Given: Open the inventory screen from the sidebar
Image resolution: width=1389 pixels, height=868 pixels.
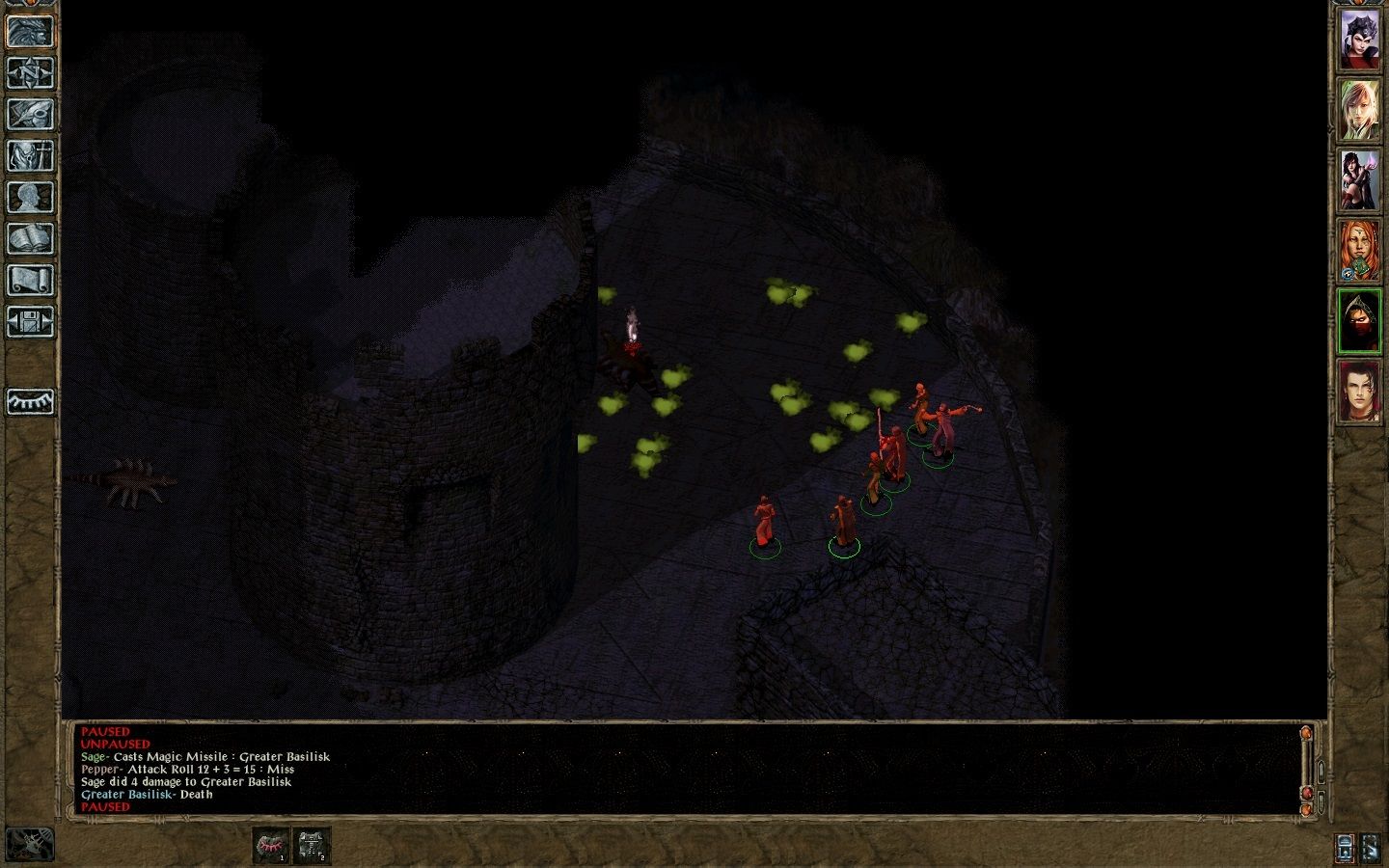Looking at the screenshot, I should click(30, 155).
